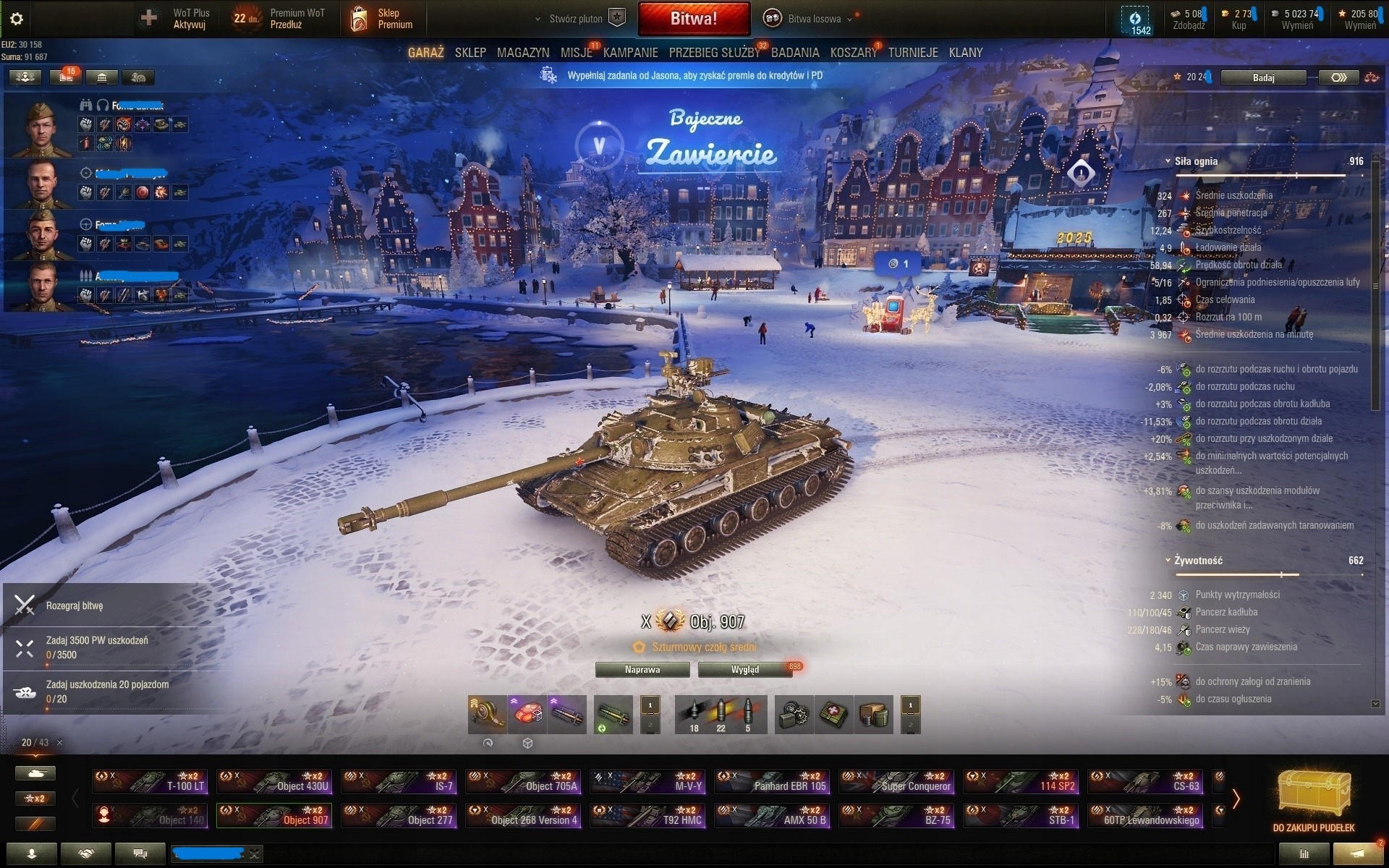Open chat via the speech bubbles icon
The width and height of the screenshot is (1389, 868).
140,854
